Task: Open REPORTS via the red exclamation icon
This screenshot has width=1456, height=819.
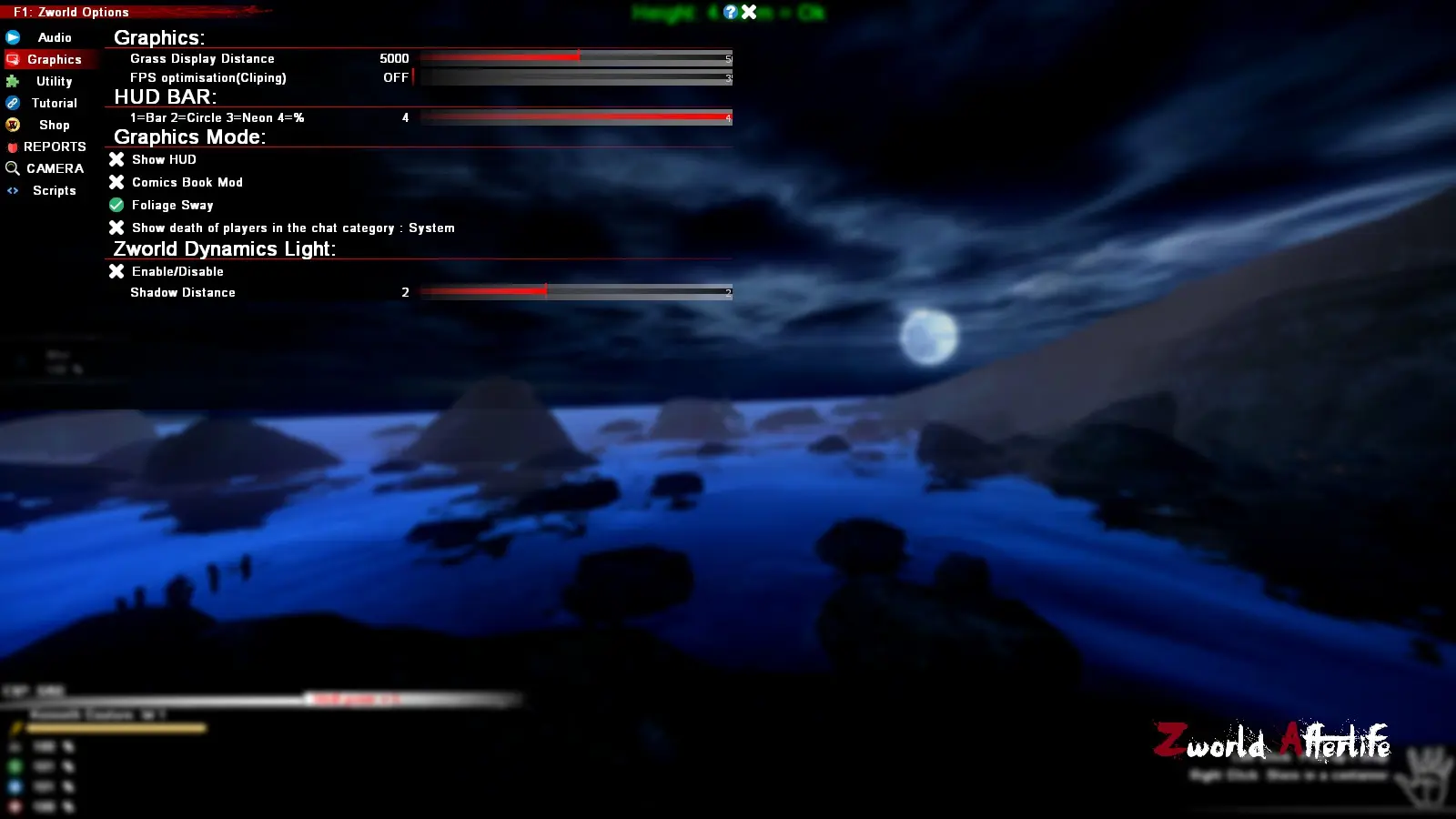Action: pyautogui.click(x=13, y=147)
